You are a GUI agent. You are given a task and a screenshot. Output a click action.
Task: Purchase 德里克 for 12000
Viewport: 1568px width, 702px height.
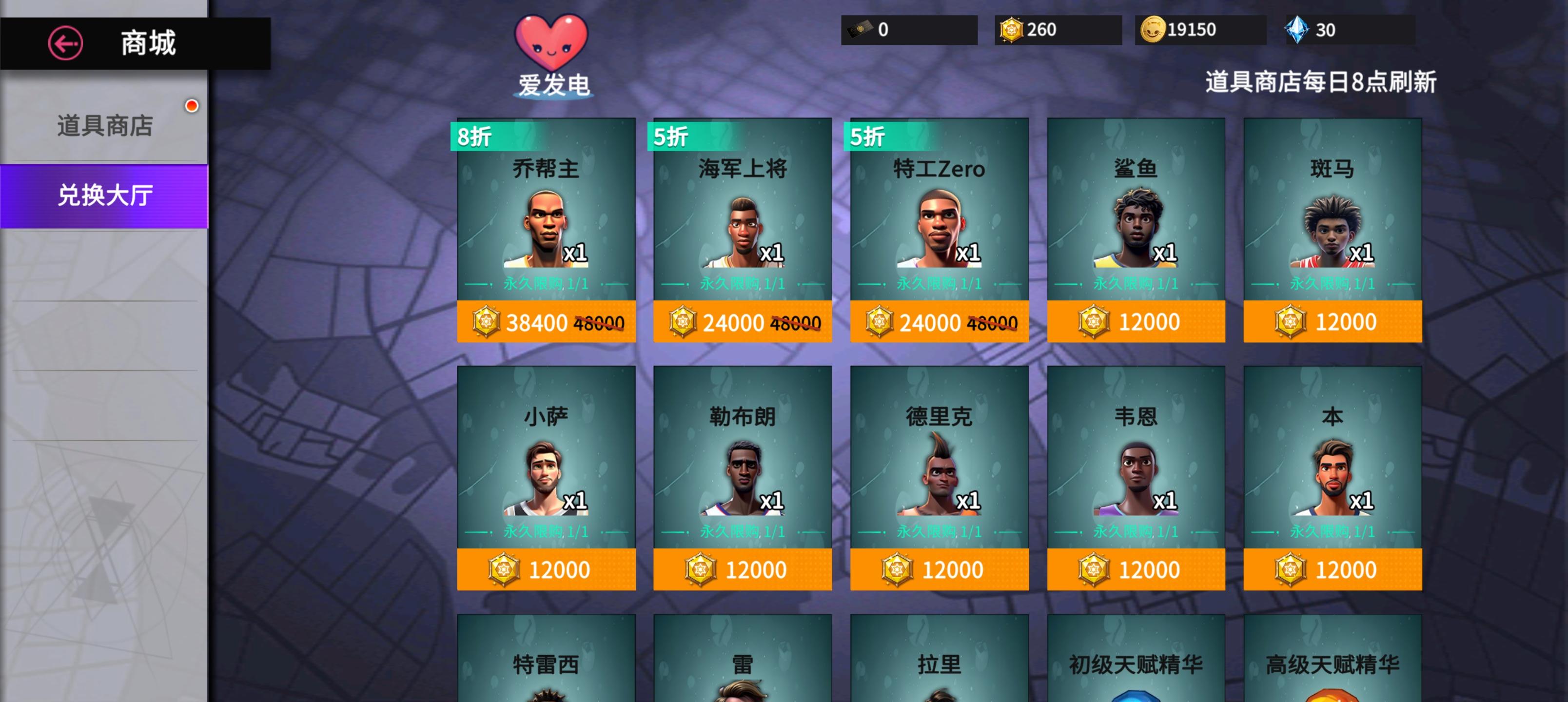pos(939,568)
